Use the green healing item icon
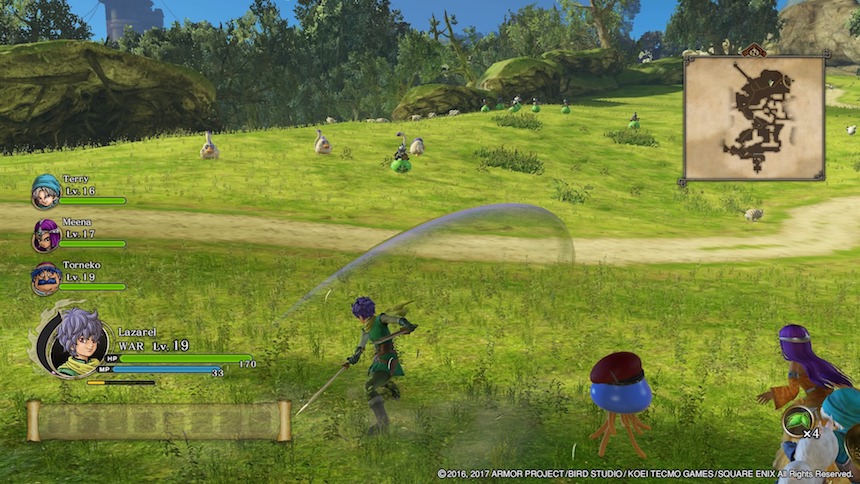The image size is (860, 484). pos(798,421)
